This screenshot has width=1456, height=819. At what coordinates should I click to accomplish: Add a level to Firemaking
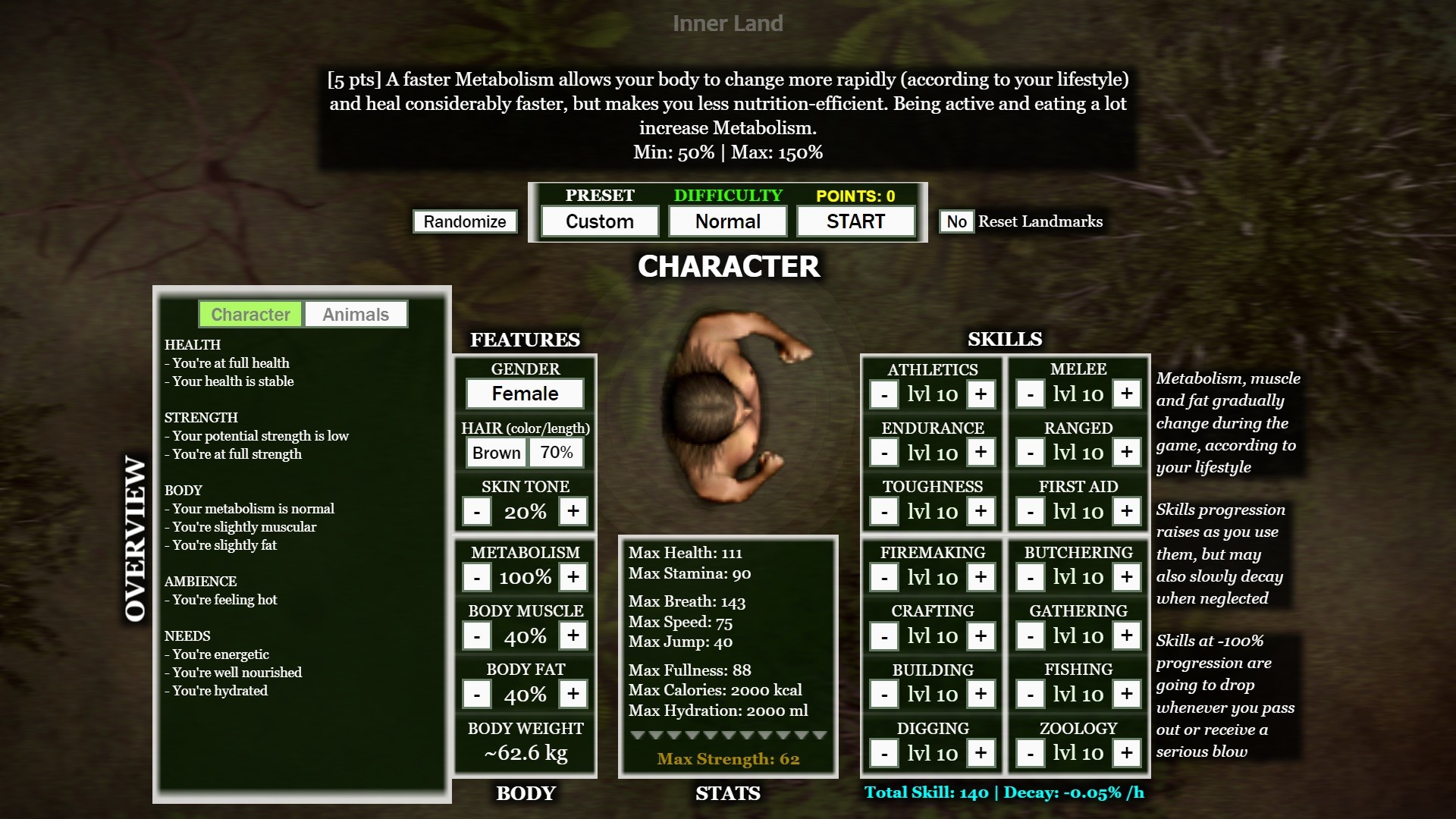coord(981,578)
